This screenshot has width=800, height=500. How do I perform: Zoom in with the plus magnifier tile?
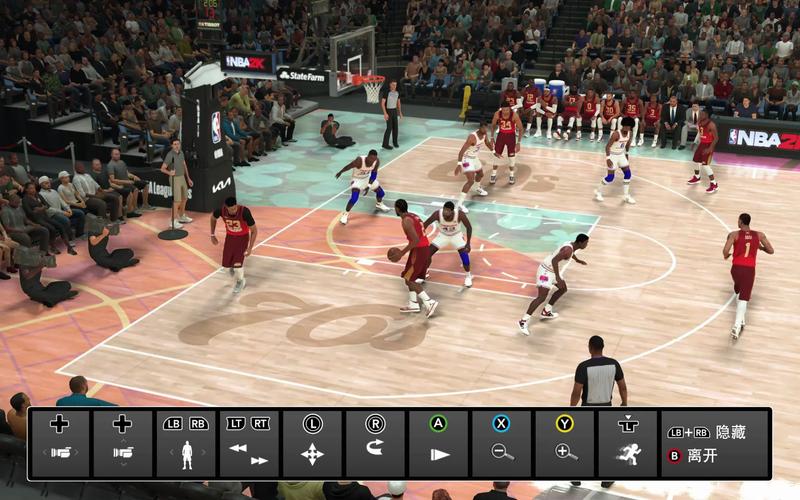coord(565,443)
